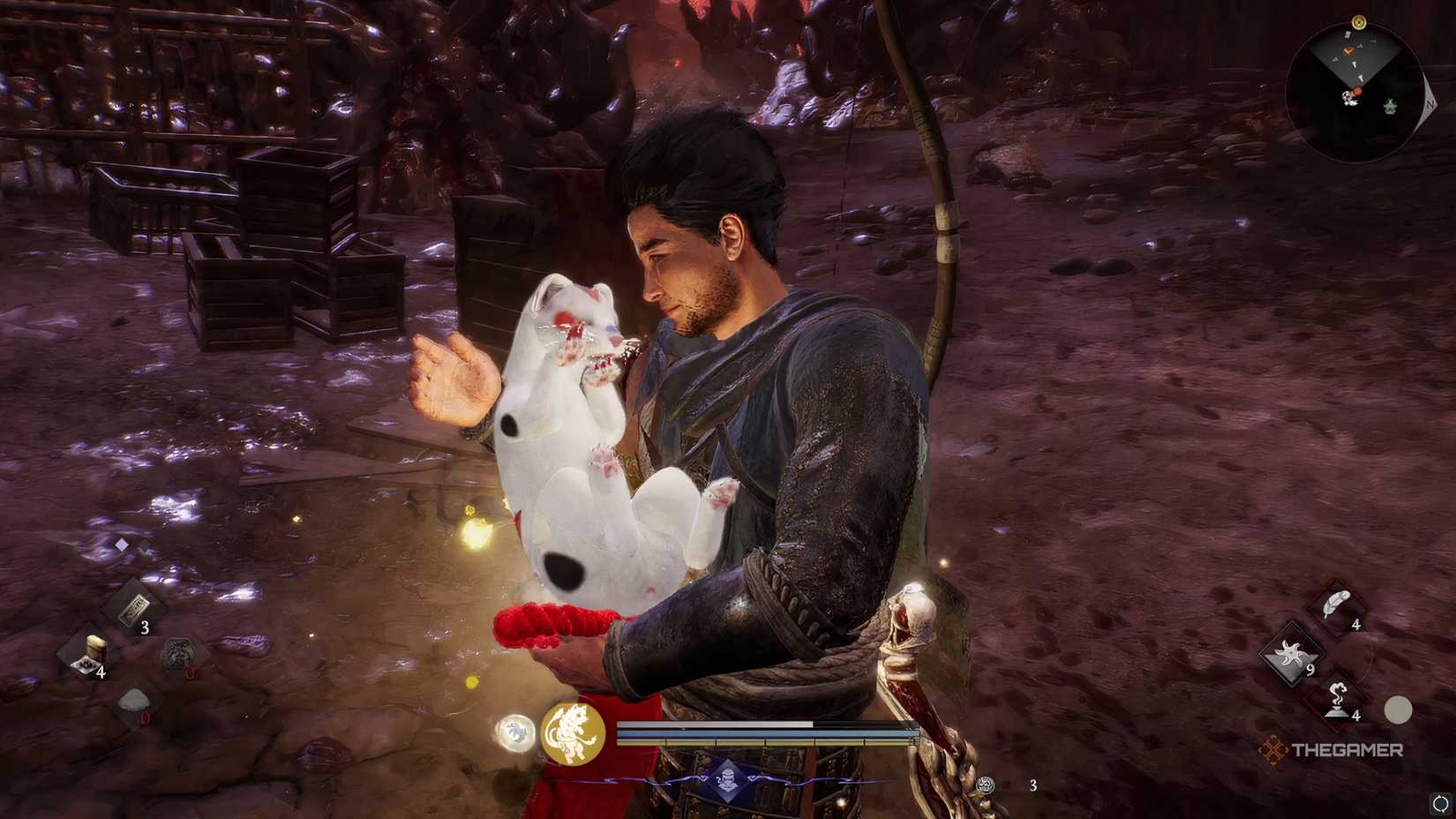Toggle the spirit face diamond indicator
1456x819 pixels.
[x=728, y=777]
